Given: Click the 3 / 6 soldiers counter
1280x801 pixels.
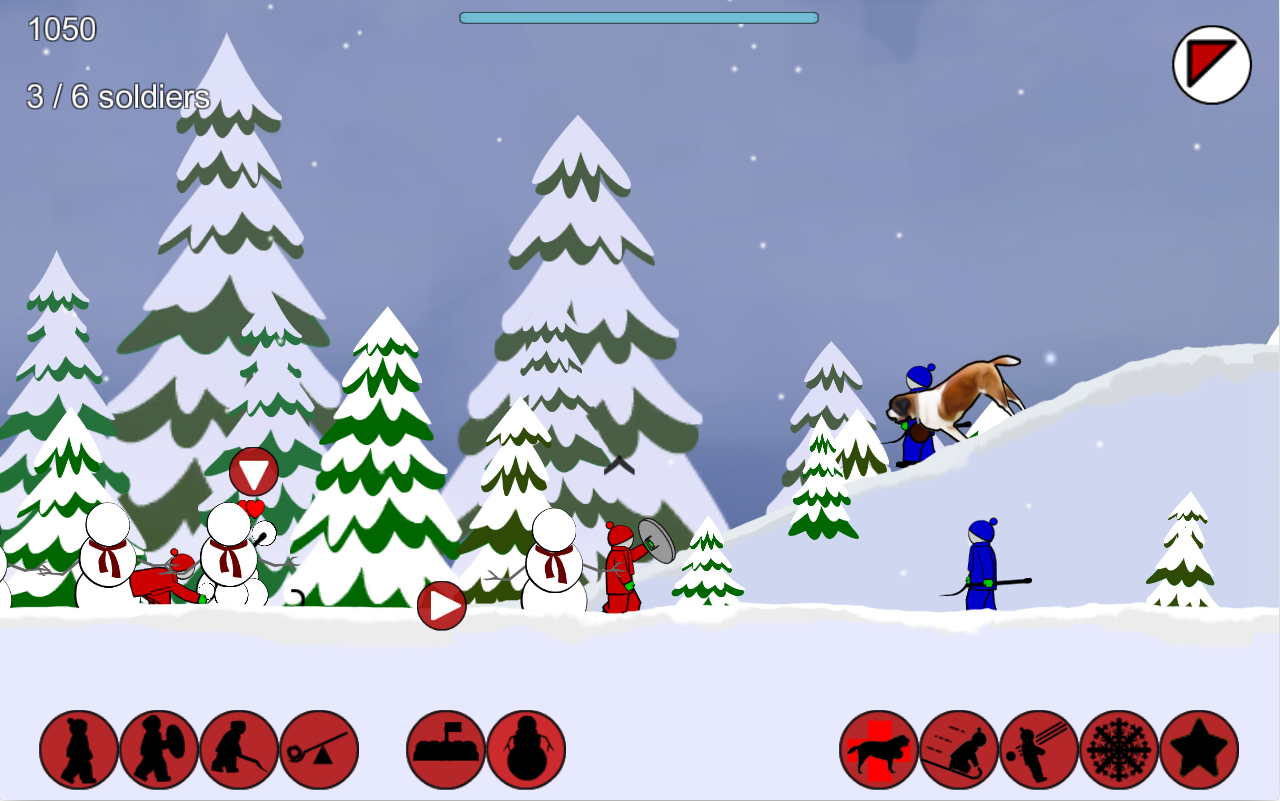Looking at the screenshot, I should click(117, 98).
